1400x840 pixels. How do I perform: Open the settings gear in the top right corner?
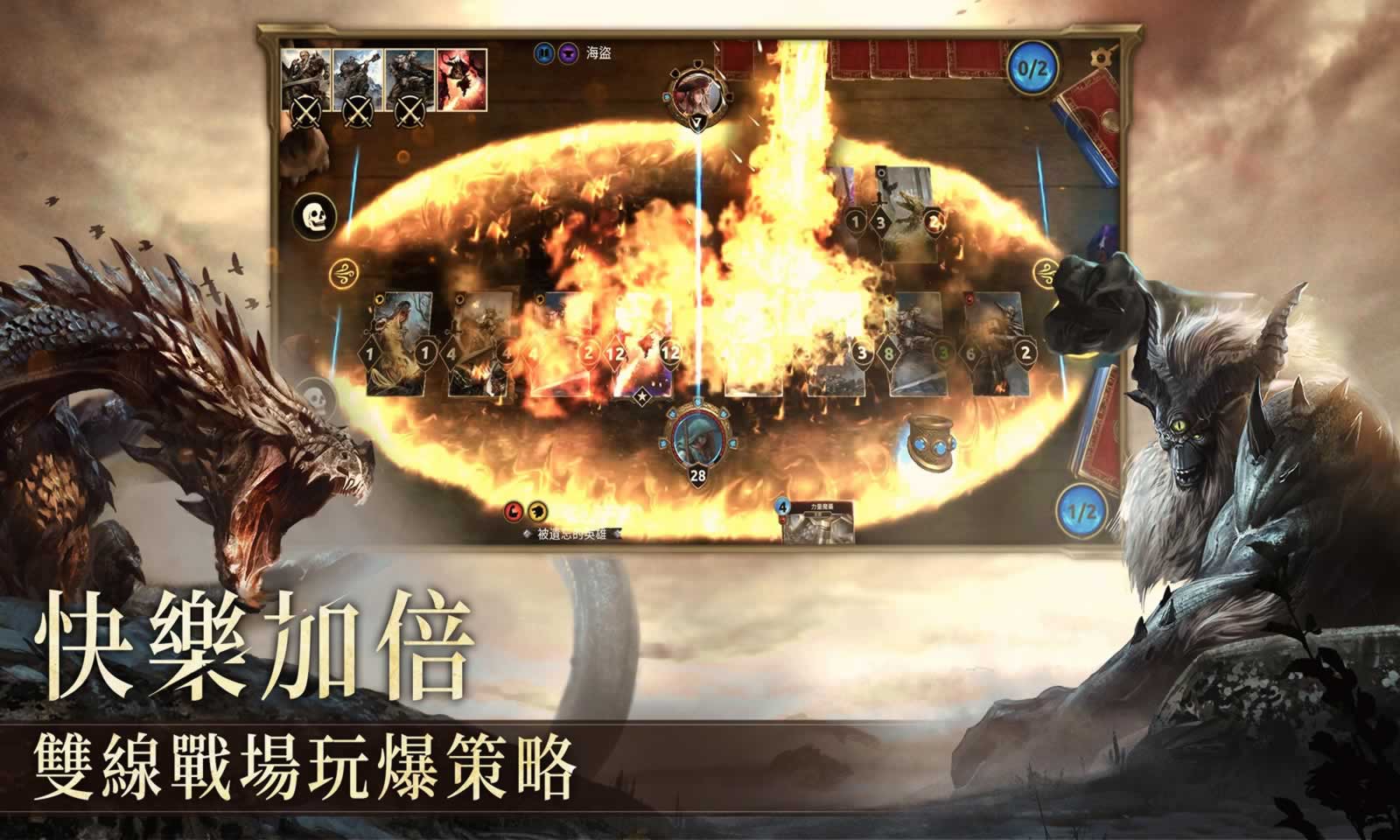coord(1099,56)
